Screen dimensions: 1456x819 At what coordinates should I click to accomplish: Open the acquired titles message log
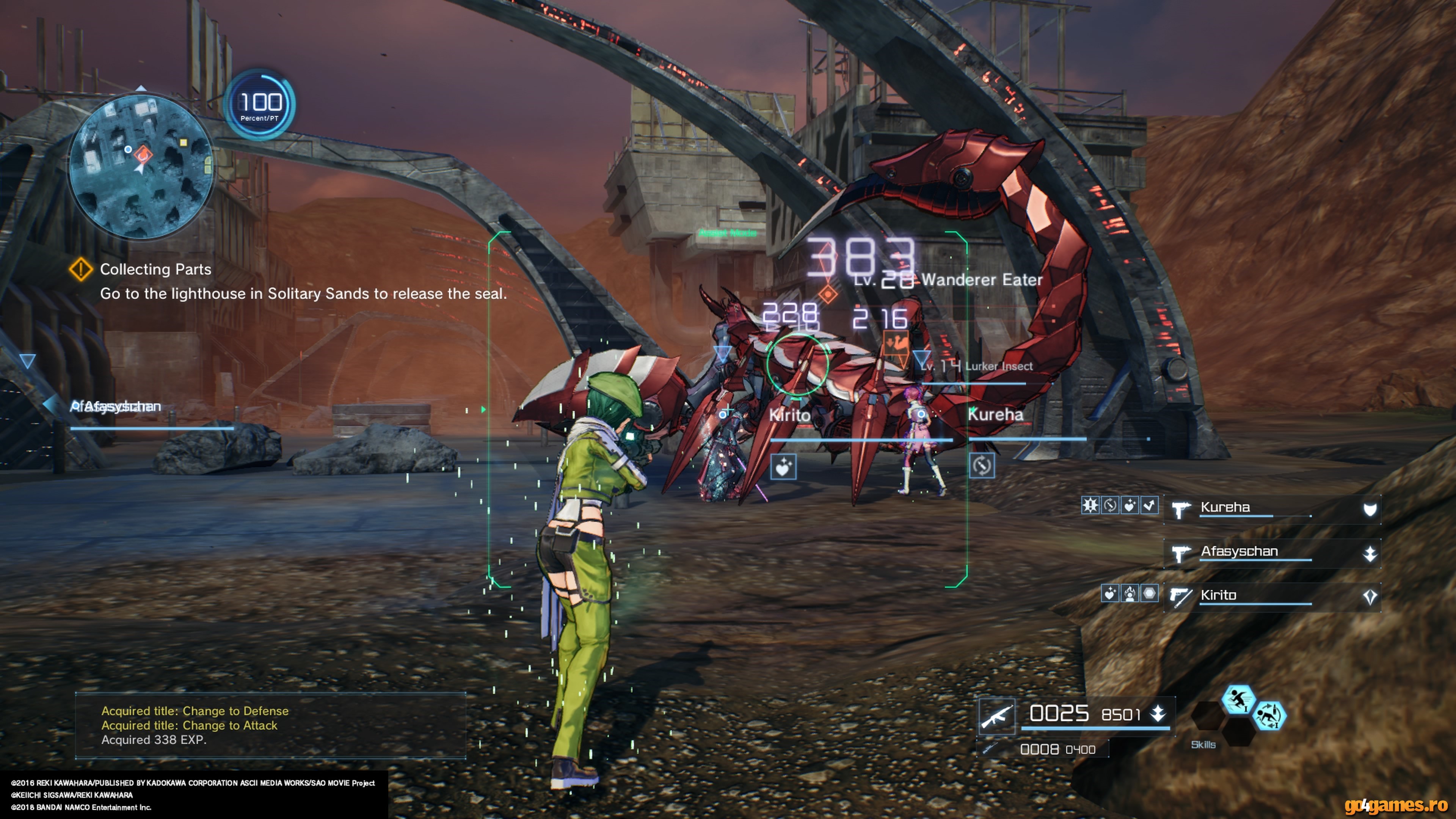(x=270, y=725)
